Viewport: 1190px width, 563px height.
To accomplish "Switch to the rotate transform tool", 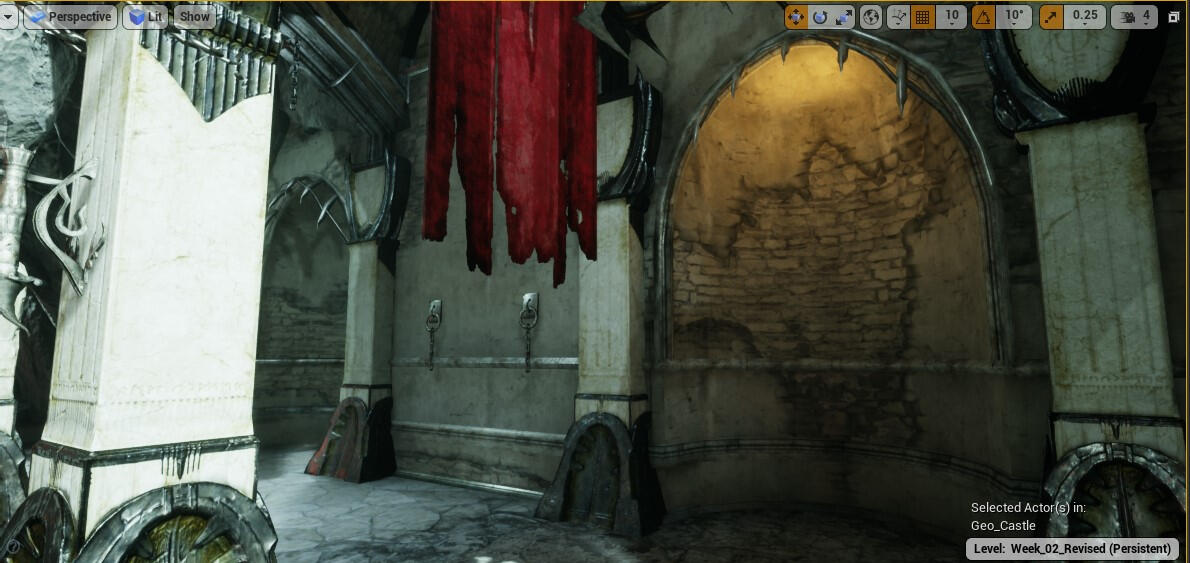I will pyautogui.click(x=820, y=17).
